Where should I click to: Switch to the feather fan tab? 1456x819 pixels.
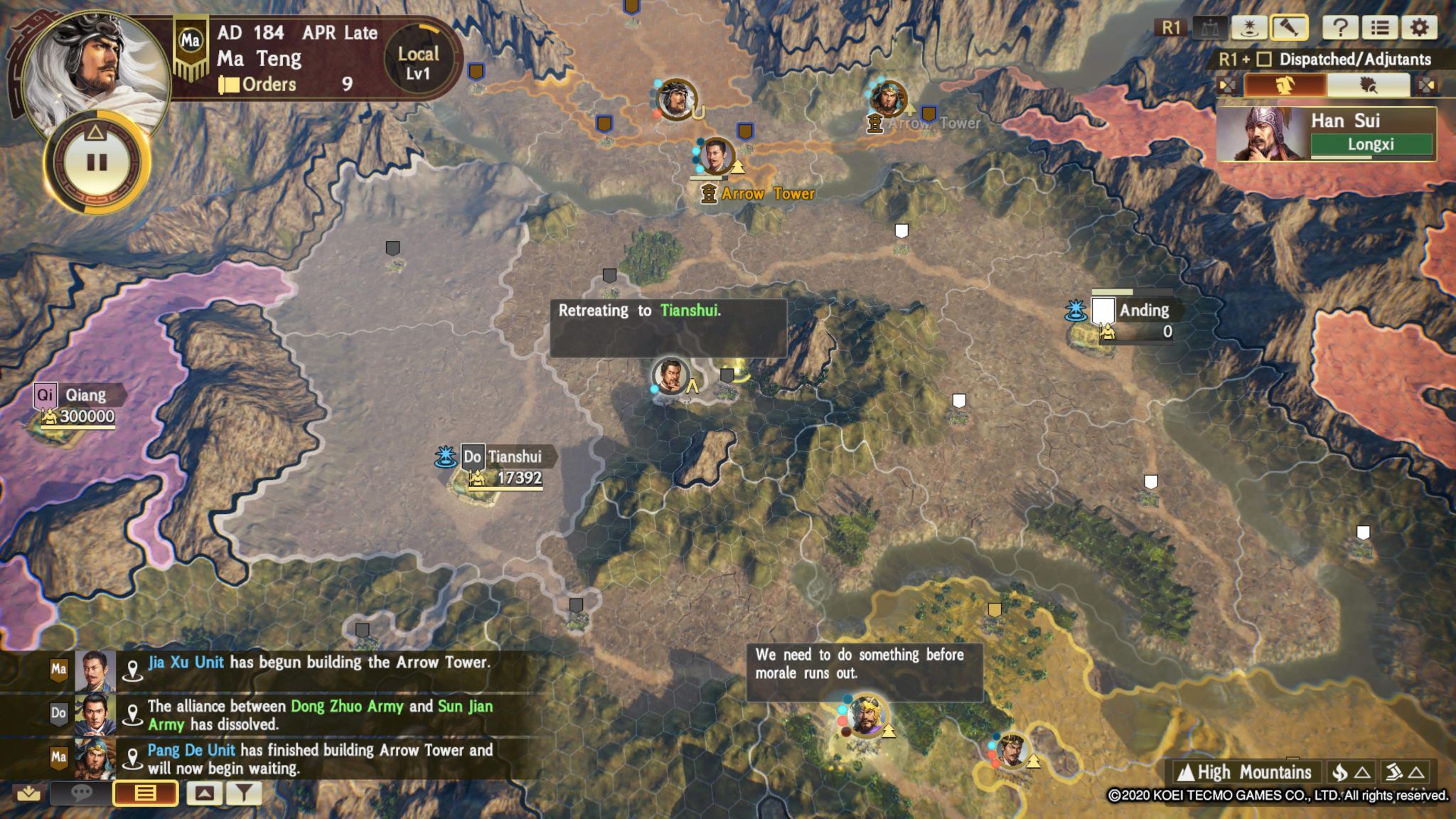[x=1368, y=86]
